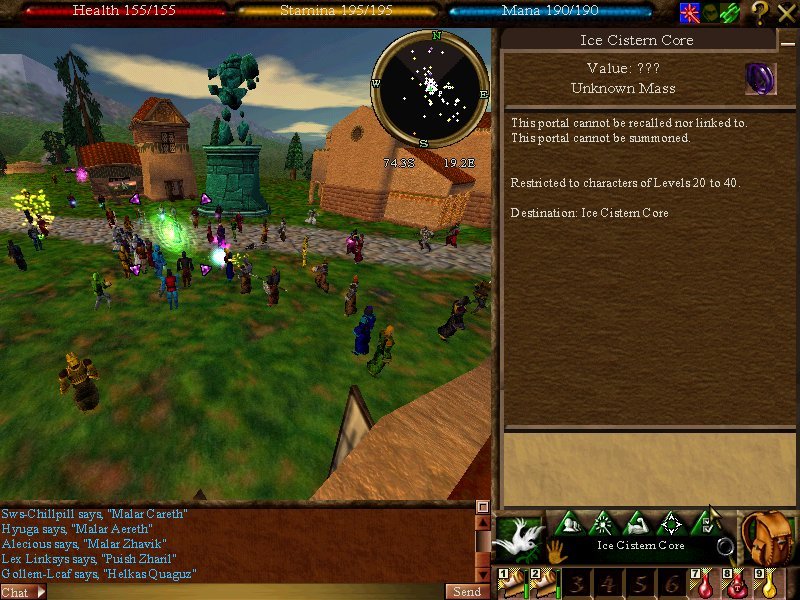
Task: Close the game with the X button
Action: coord(786,12)
